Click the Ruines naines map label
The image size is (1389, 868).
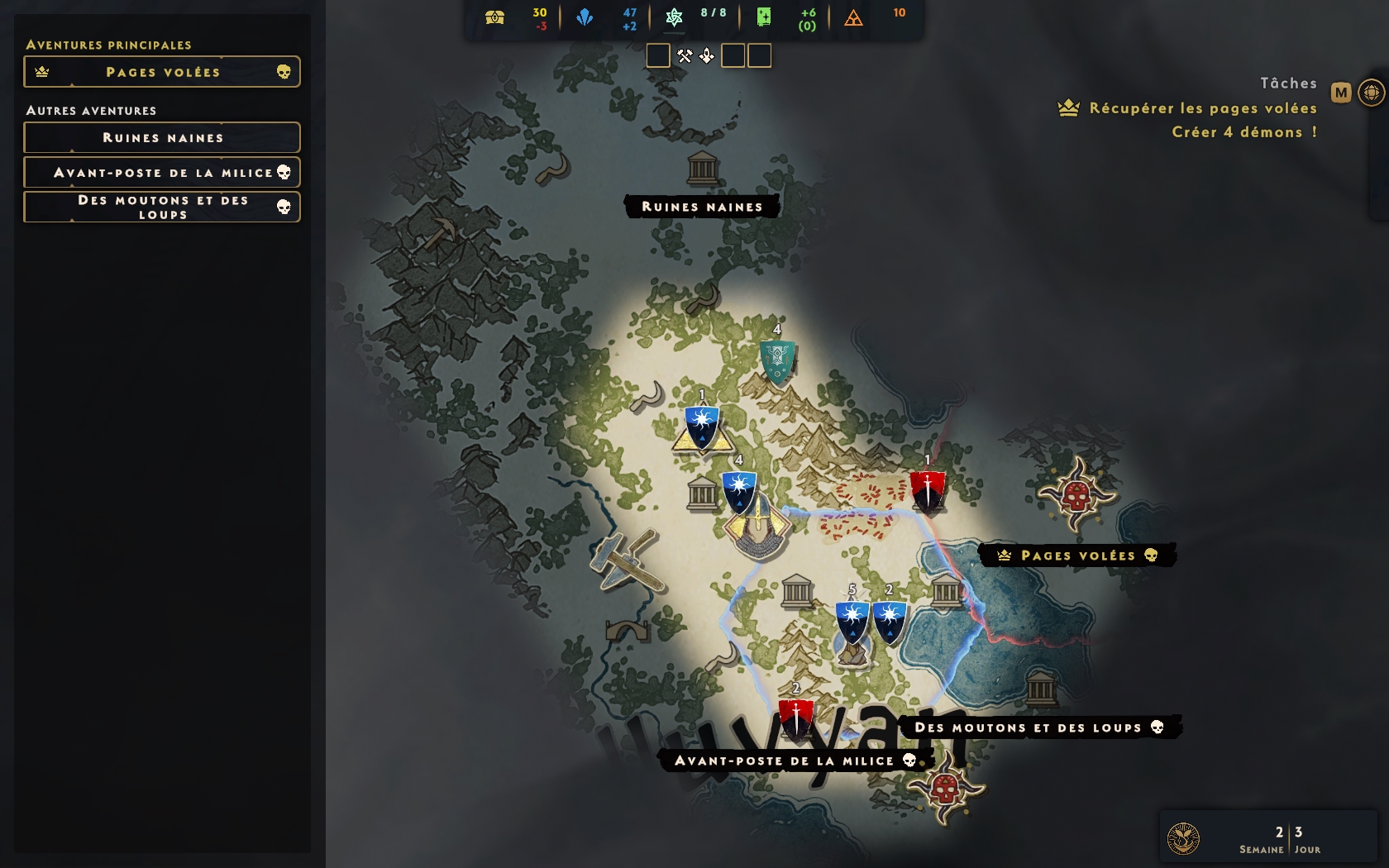(702, 207)
